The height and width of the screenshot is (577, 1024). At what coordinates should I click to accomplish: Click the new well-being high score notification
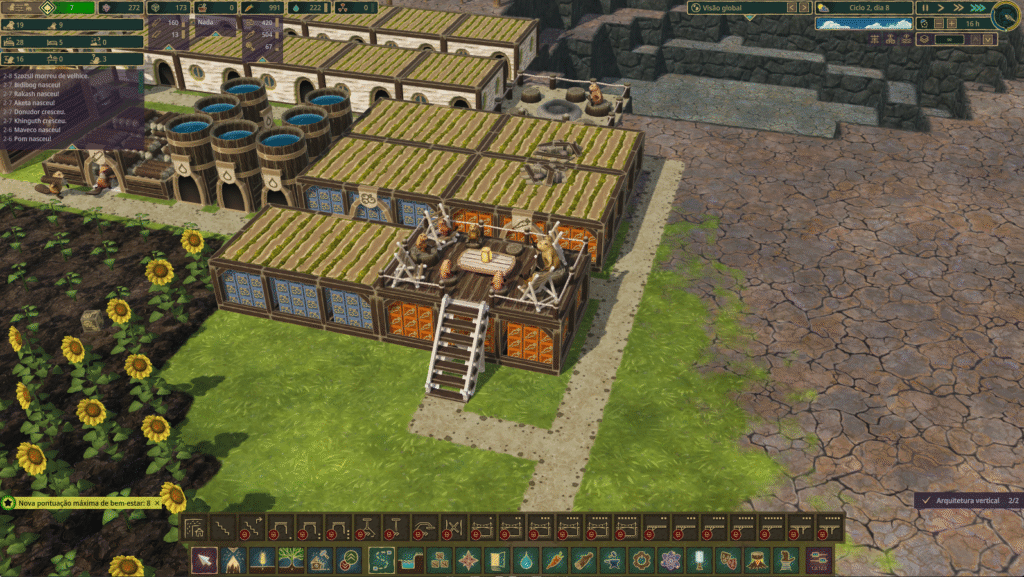[x=82, y=503]
